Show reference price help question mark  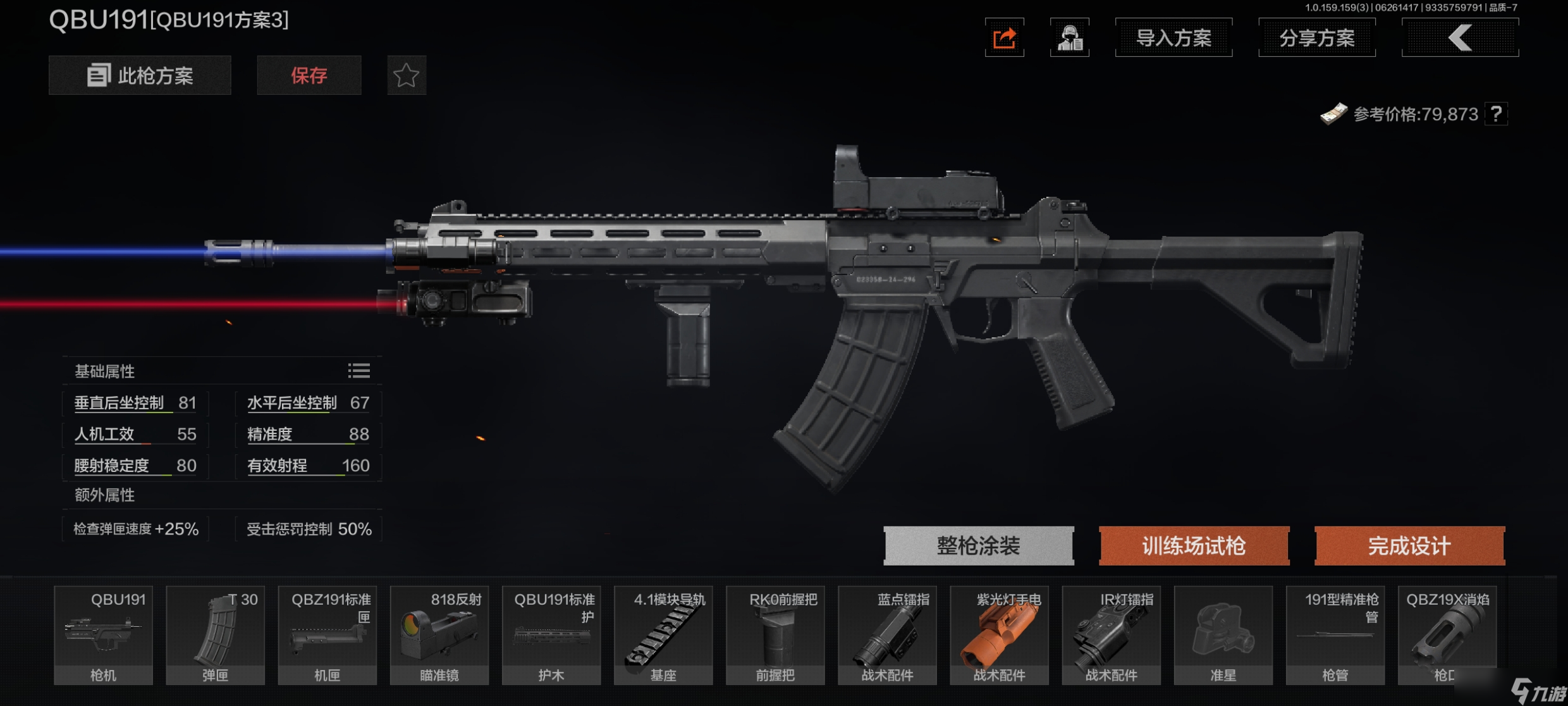point(1496,114)
